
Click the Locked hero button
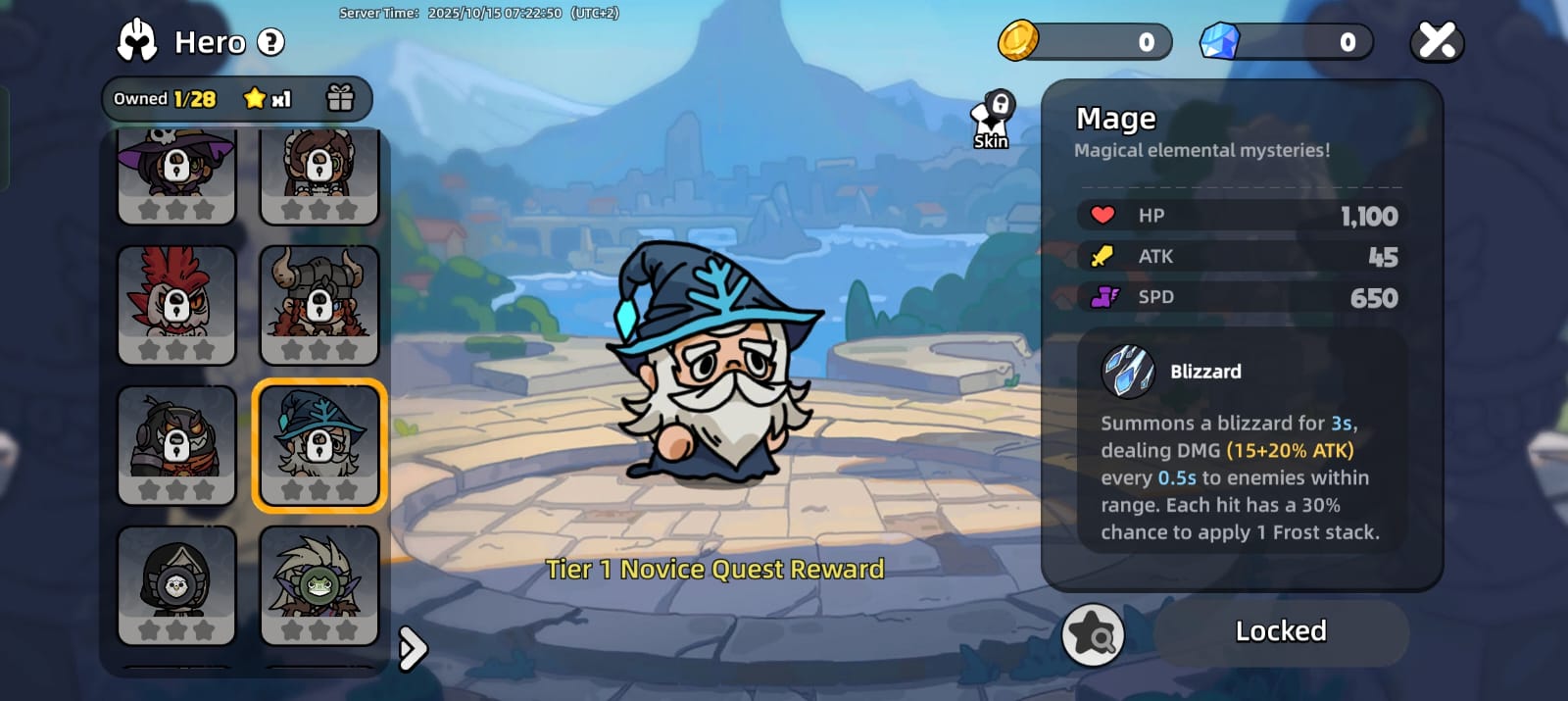tap(1280, 632)
